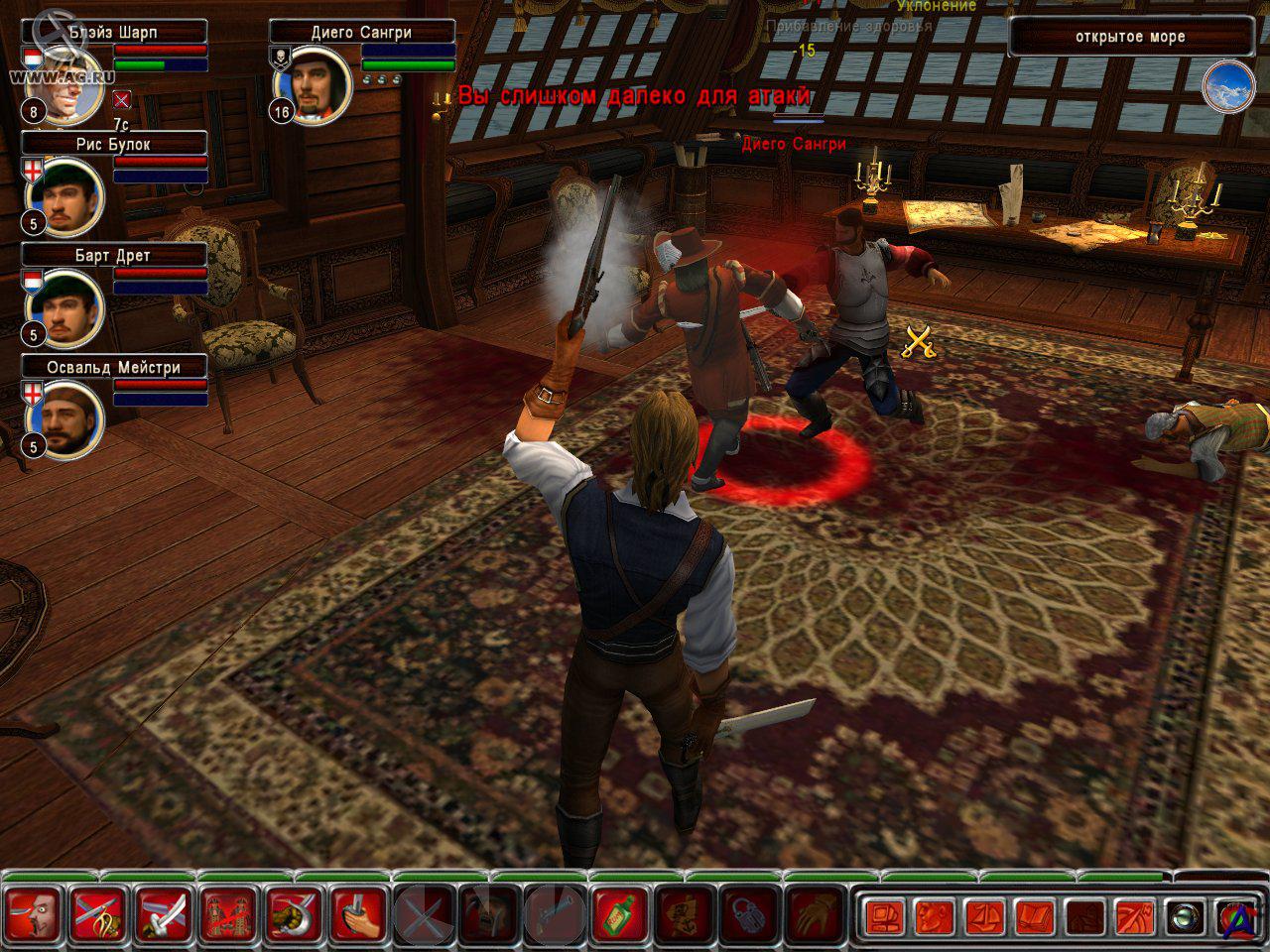Open the sailing ship screen
The height and width of the screenshot is (952, 1270).
tap(984, 916)
